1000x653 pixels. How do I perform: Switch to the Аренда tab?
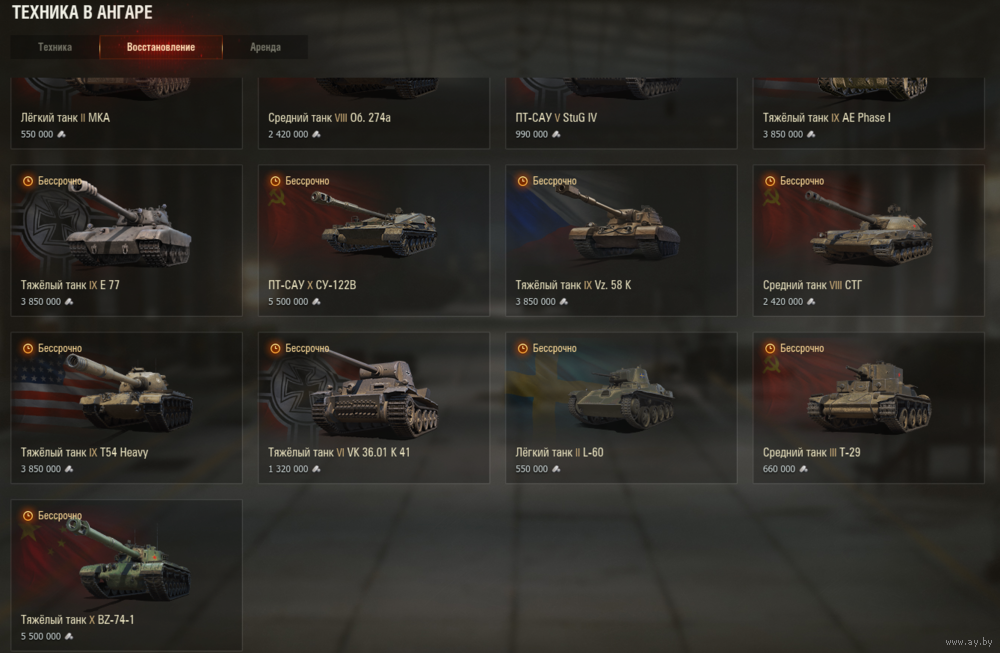pyautogui.click(x=265, y=47)
